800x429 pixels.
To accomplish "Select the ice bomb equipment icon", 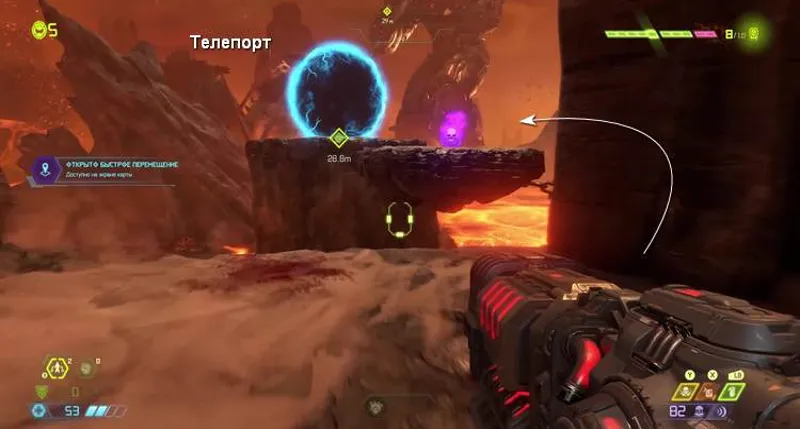I will [x=88, y=369].
